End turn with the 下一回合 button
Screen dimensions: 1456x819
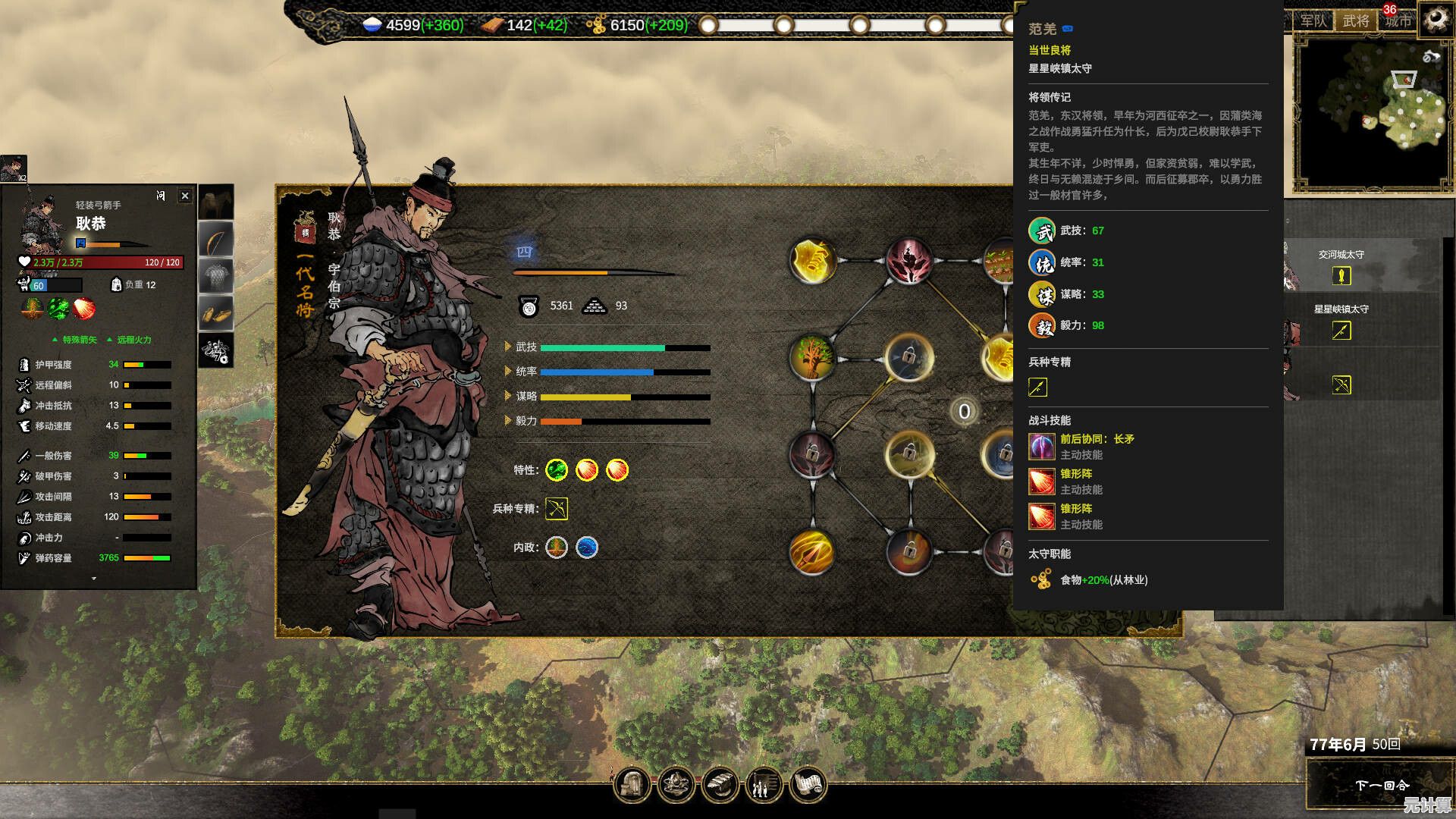click(x=1381, y=785)
